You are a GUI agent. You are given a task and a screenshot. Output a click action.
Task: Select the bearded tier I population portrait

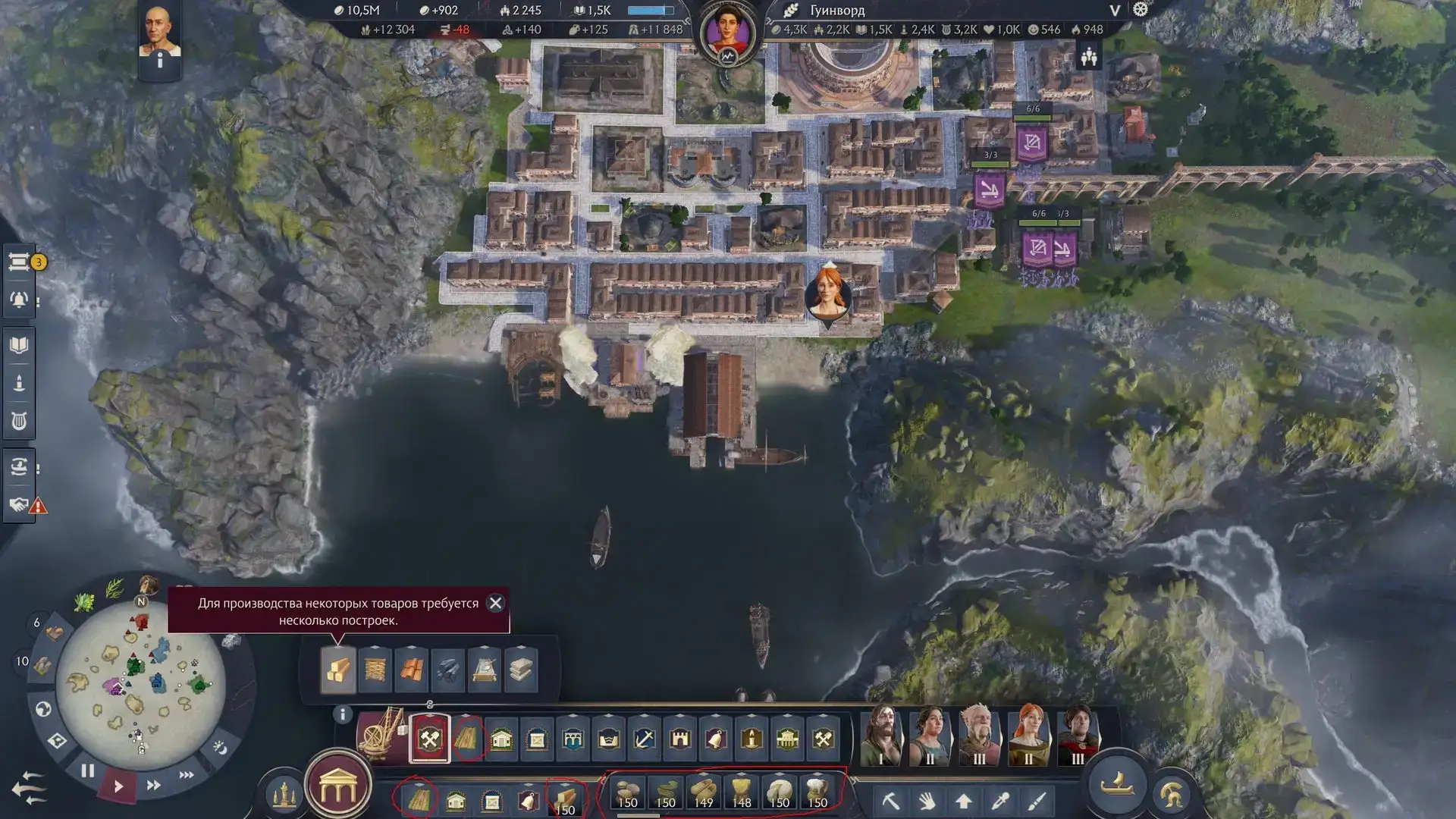(882, 734)
